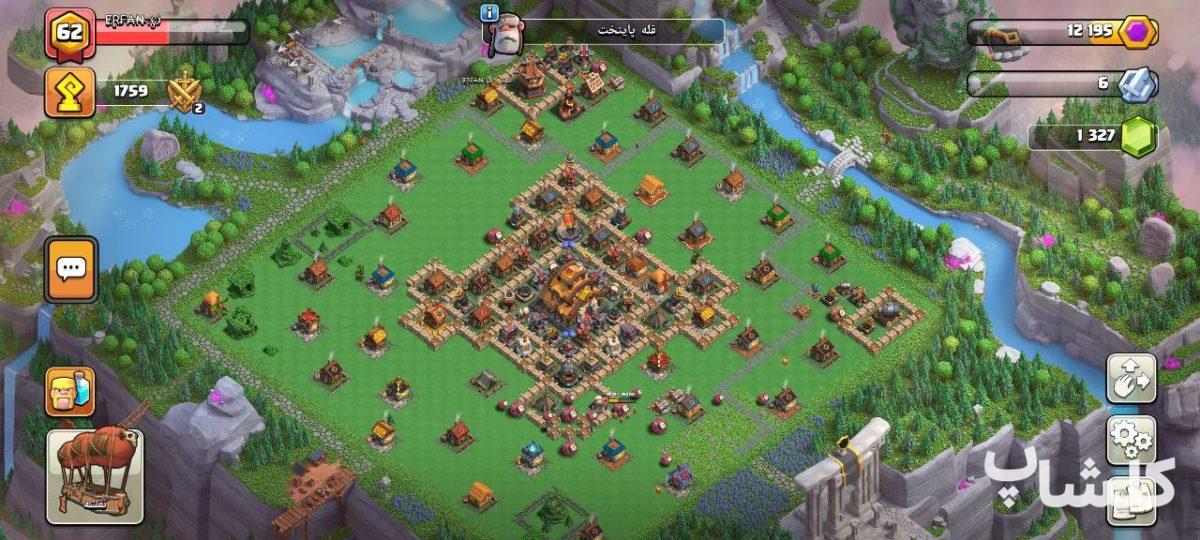The width and height of the screenshot is (1200, 540).
Task: Tap the purple capital gold hexagon icon
Action: pyautogui.click(x=1137, y=32)
